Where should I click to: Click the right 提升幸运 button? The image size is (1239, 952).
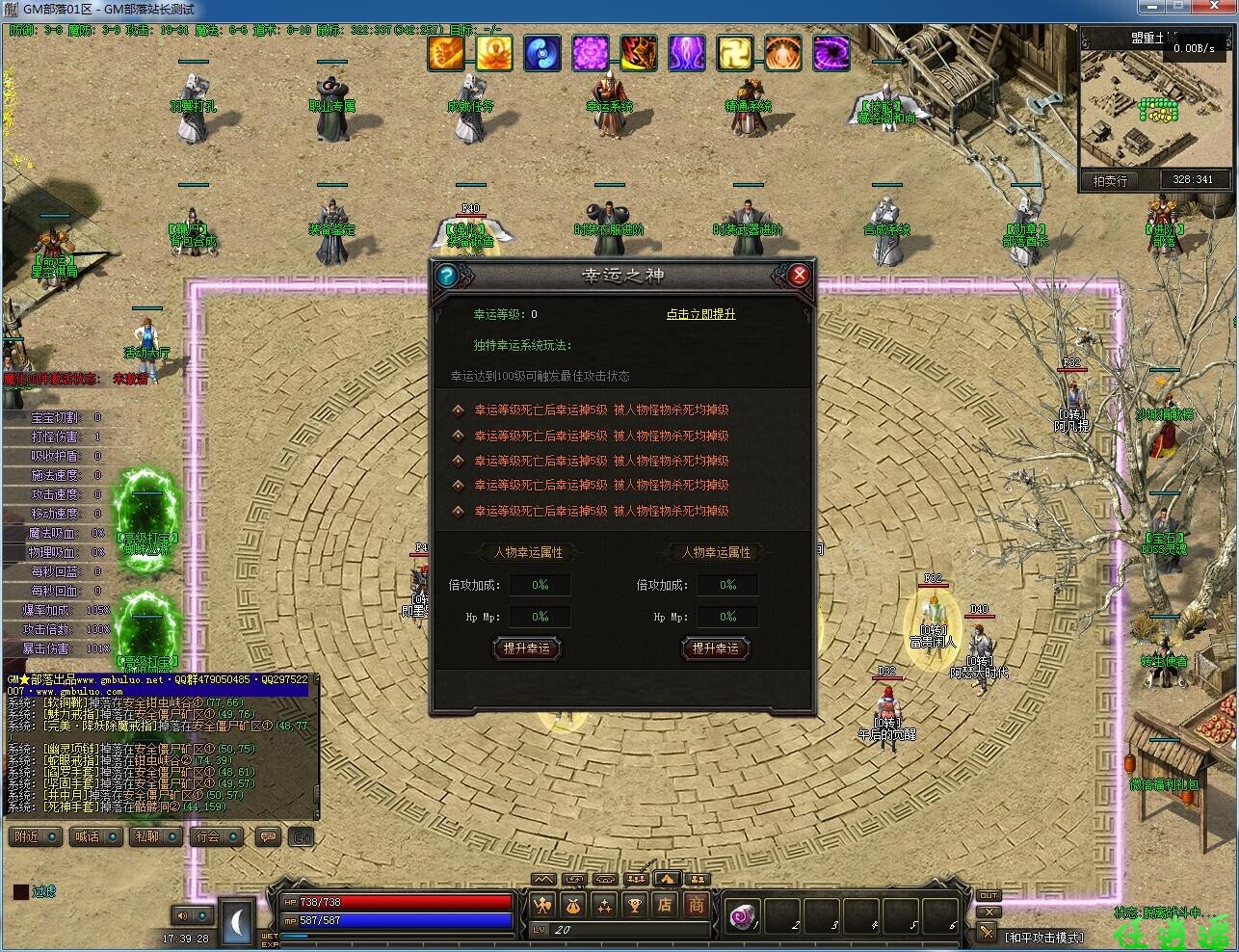(x=715, y=648)
